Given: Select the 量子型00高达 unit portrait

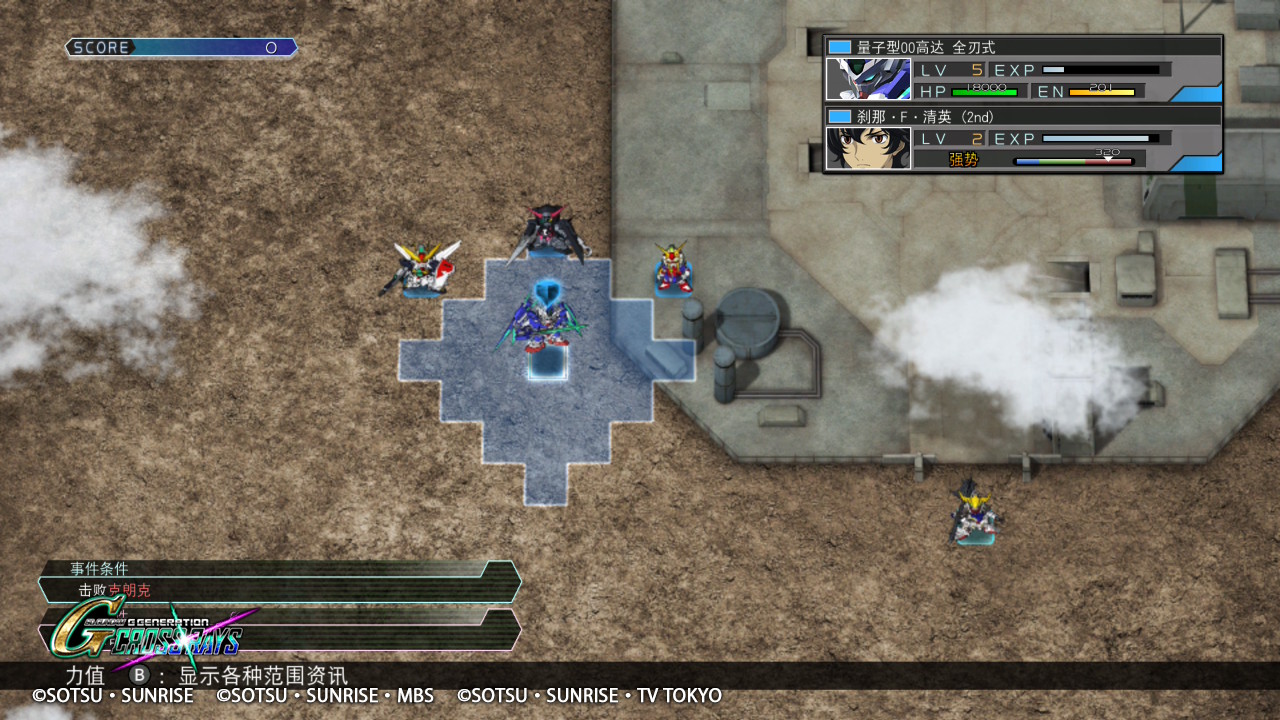Looking at the screenshot, I should 868,79.
